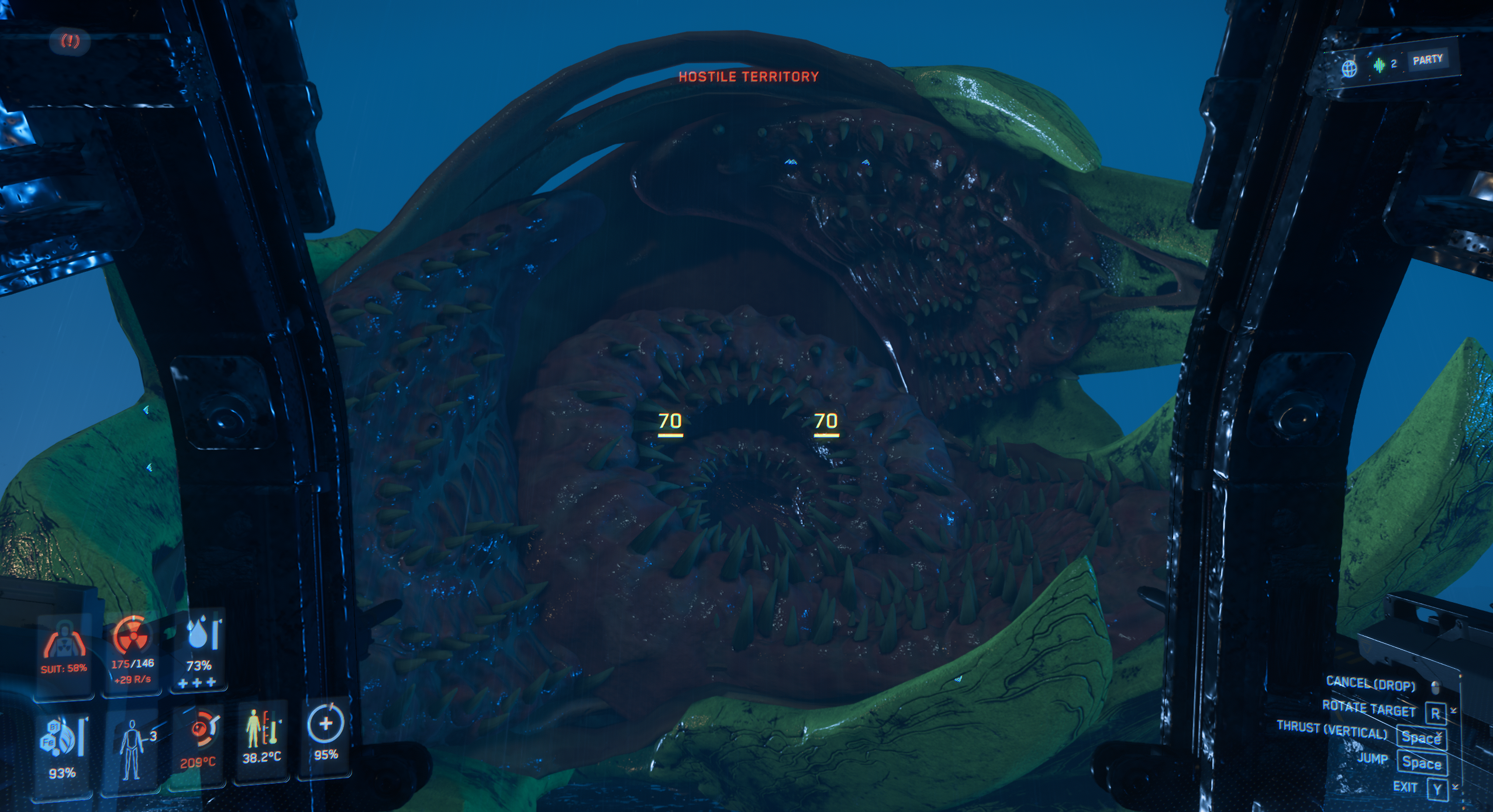
Task: Select the red external temperature gauge icon
Action: [200, 730]
